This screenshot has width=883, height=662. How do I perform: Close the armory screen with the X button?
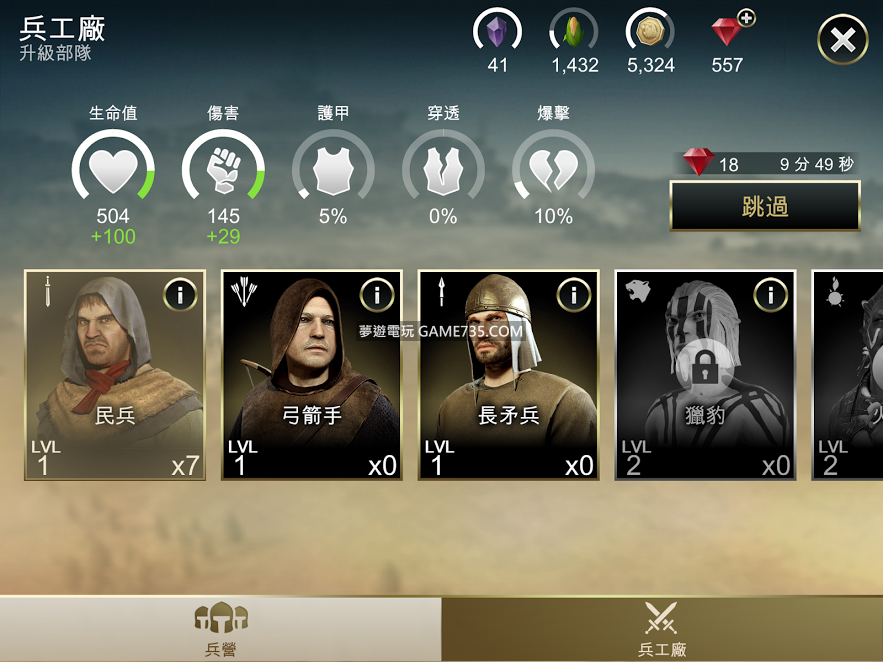pyautogui.click(x=842, y=40)
